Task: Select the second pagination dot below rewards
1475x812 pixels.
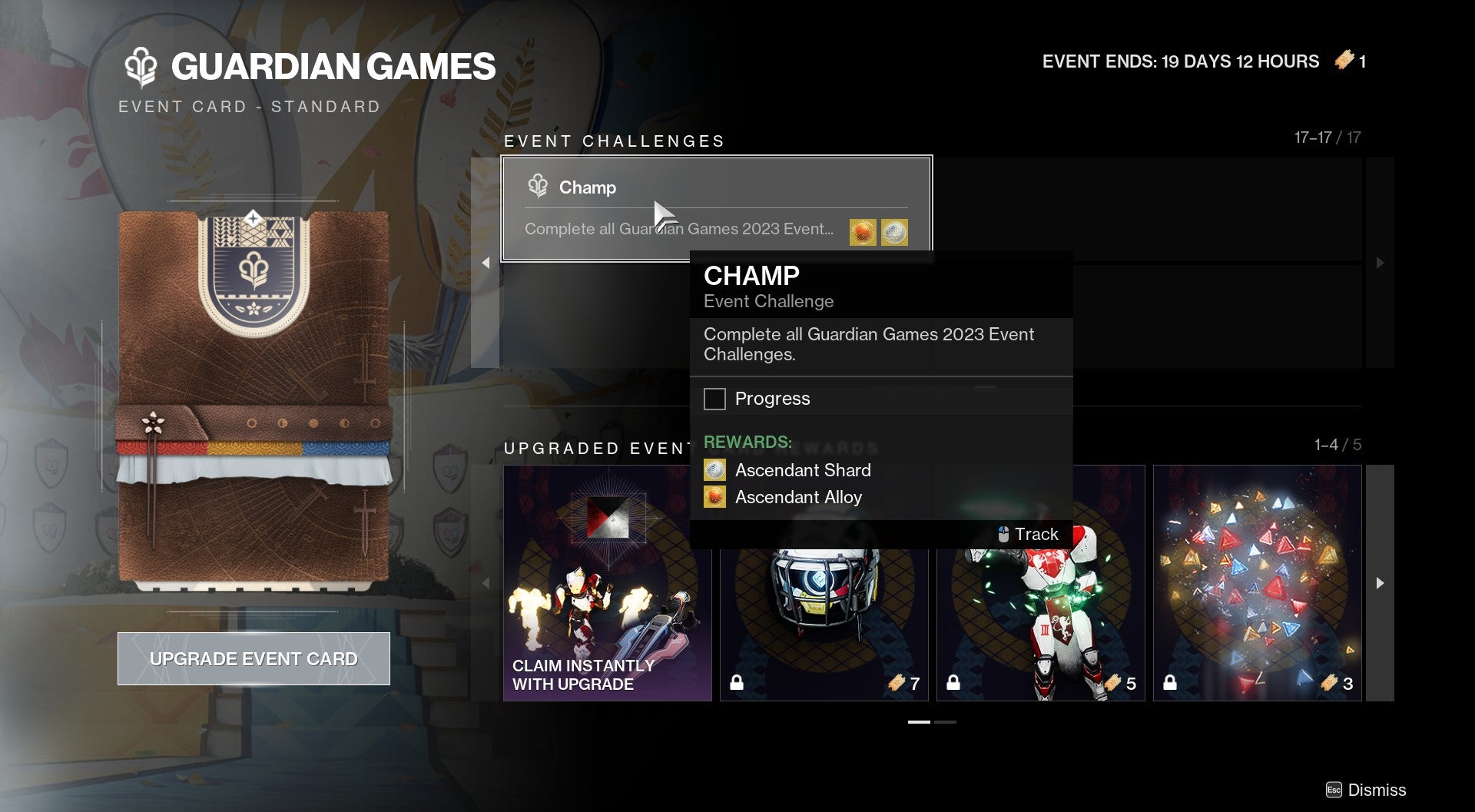Action: coord(944,723)
